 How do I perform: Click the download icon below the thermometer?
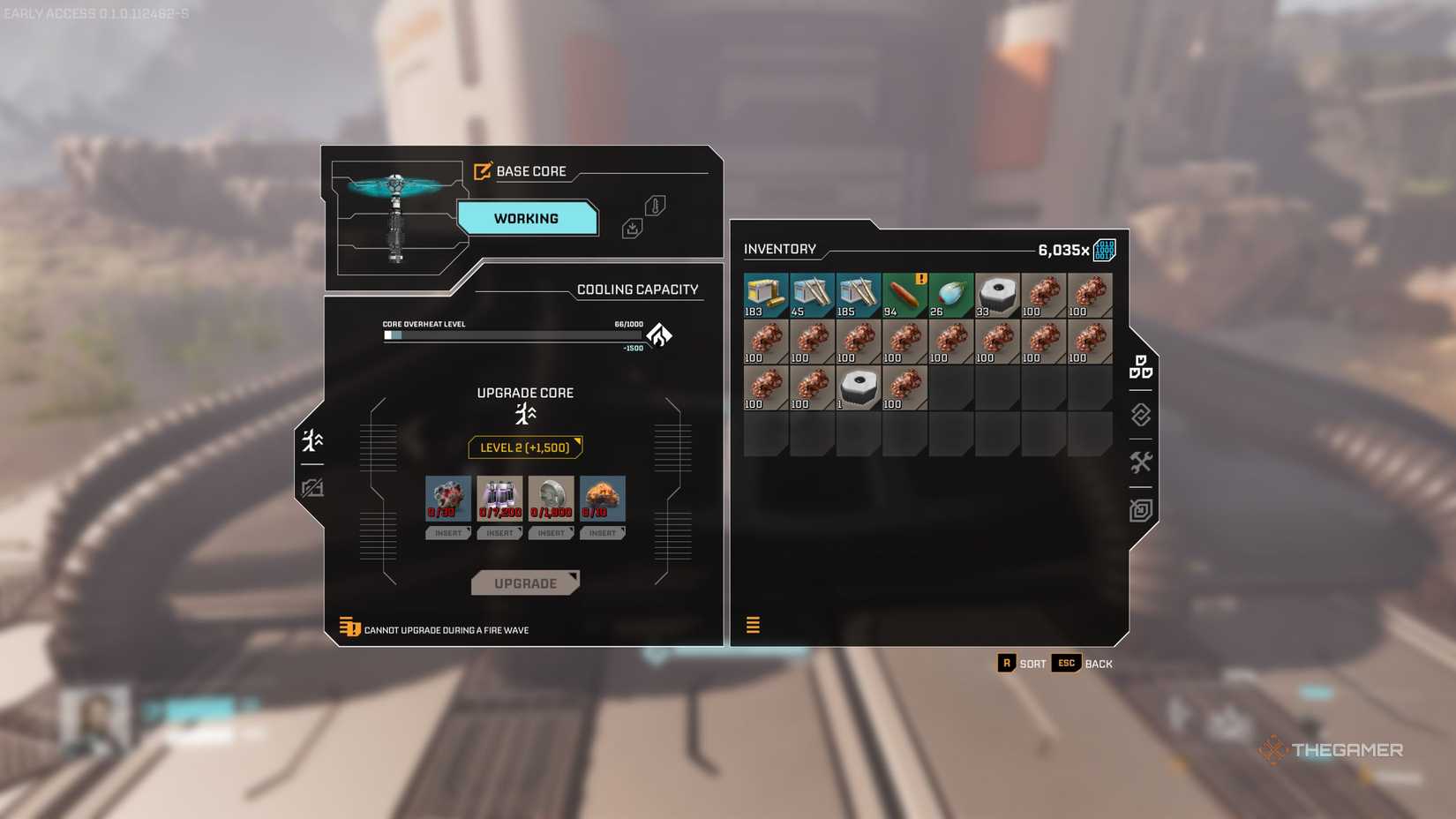coord(634,227)
